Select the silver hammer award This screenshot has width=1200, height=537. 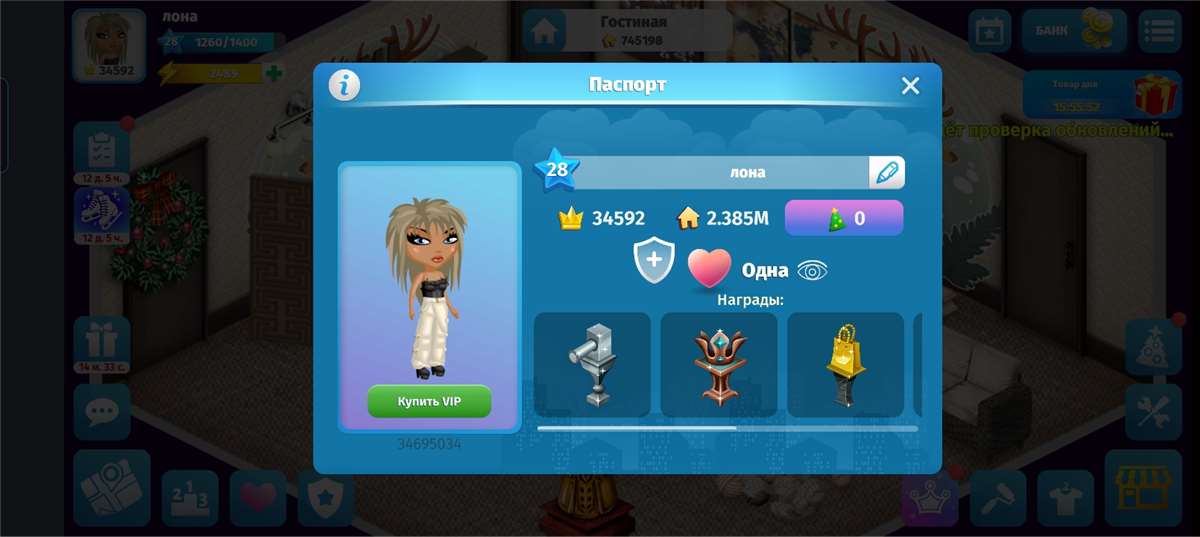point(592,364)
